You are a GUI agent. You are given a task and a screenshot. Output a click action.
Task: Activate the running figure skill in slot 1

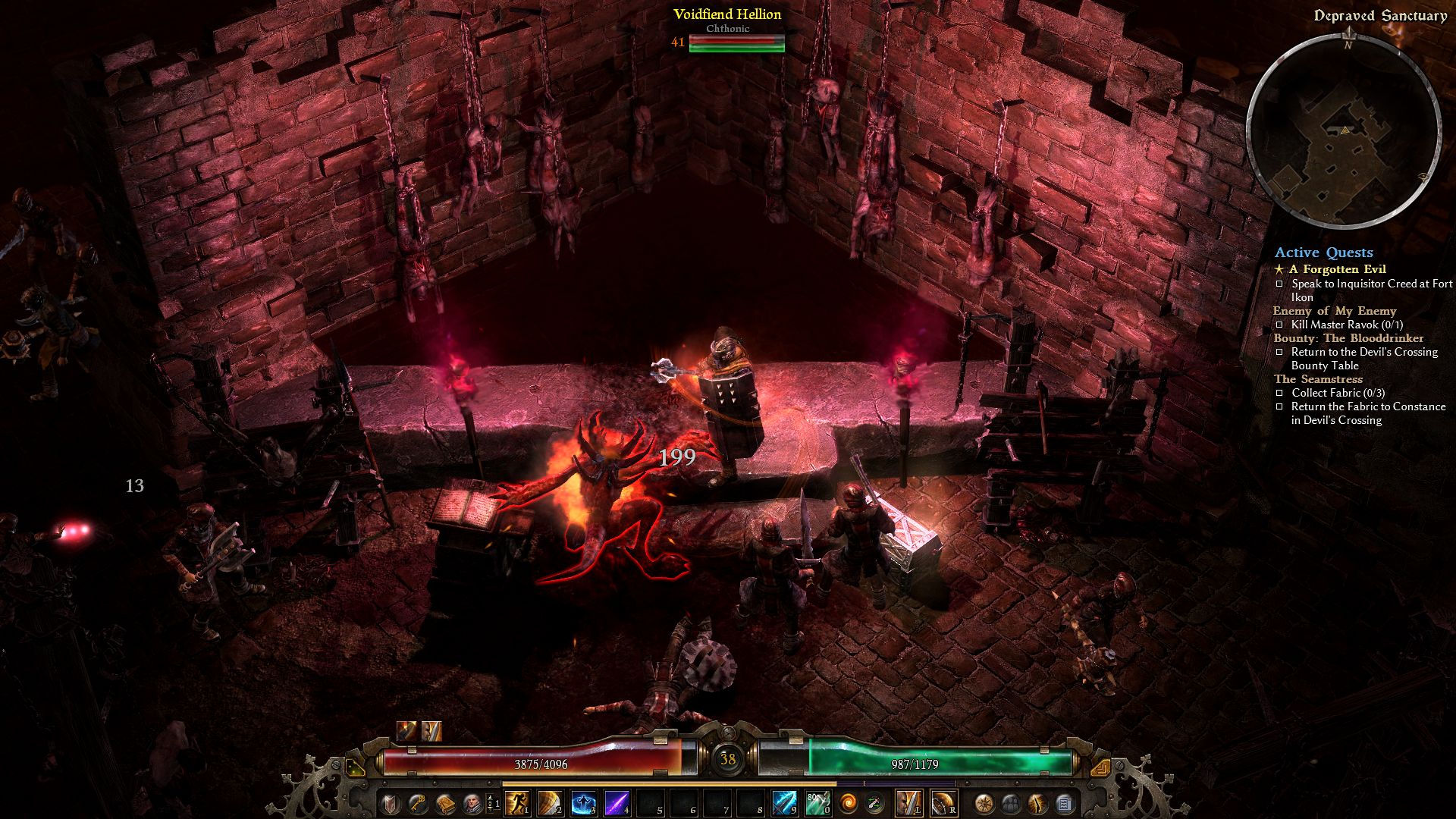coord(517,803)
